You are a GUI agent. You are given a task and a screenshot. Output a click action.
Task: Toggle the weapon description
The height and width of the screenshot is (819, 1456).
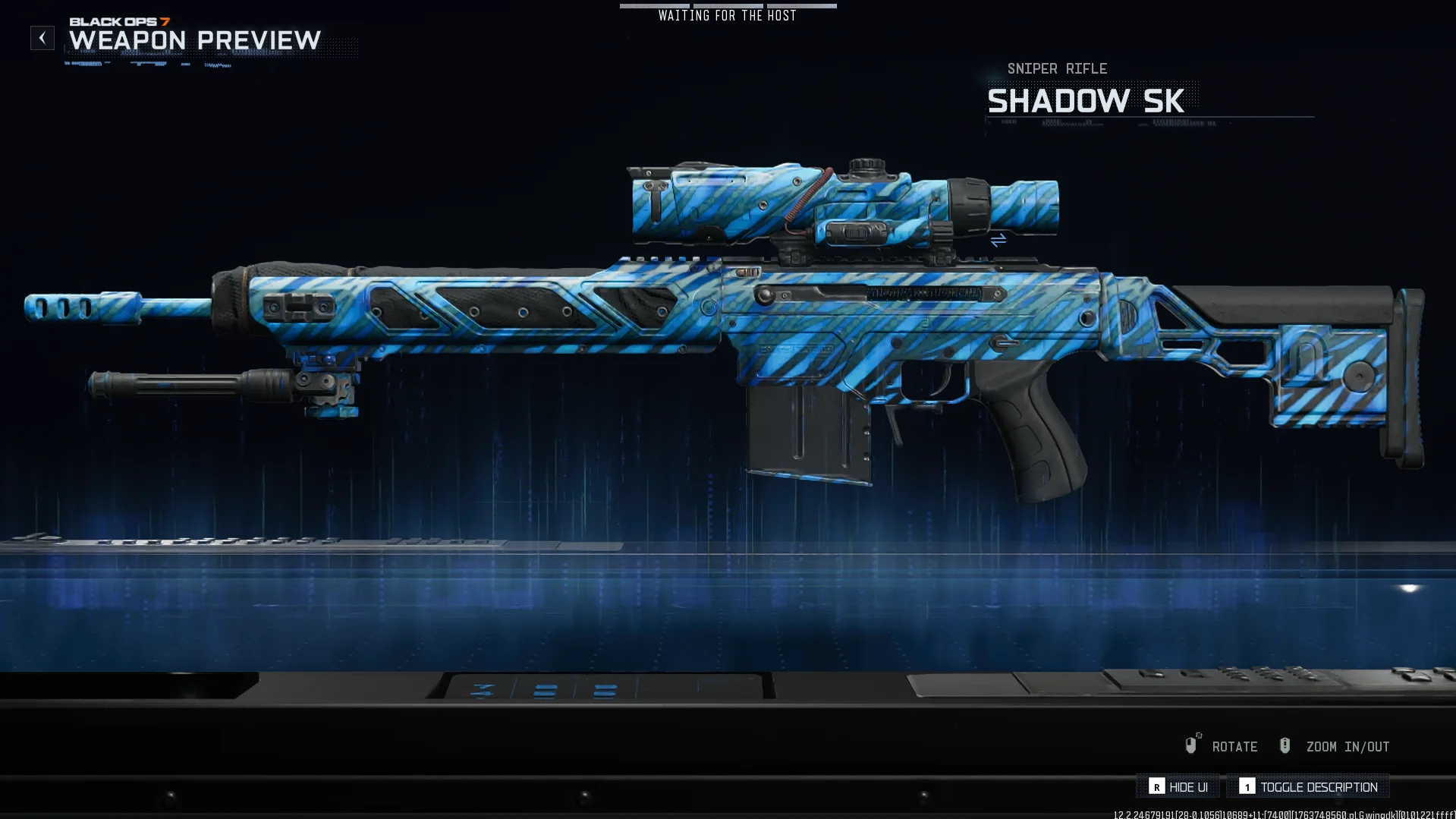(x=1308, y=787)
